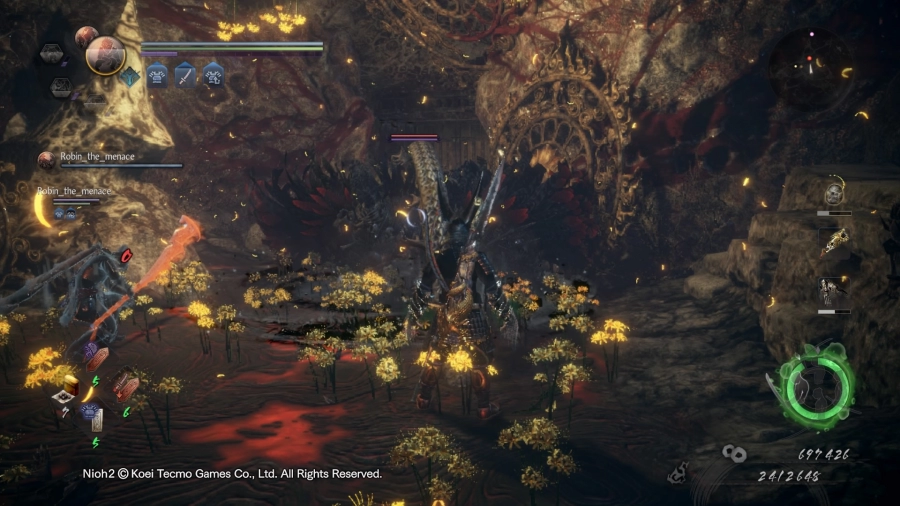Use the yellow elixir shortcut item
Screen dimensions: 900x506
[x=70, y=383]
